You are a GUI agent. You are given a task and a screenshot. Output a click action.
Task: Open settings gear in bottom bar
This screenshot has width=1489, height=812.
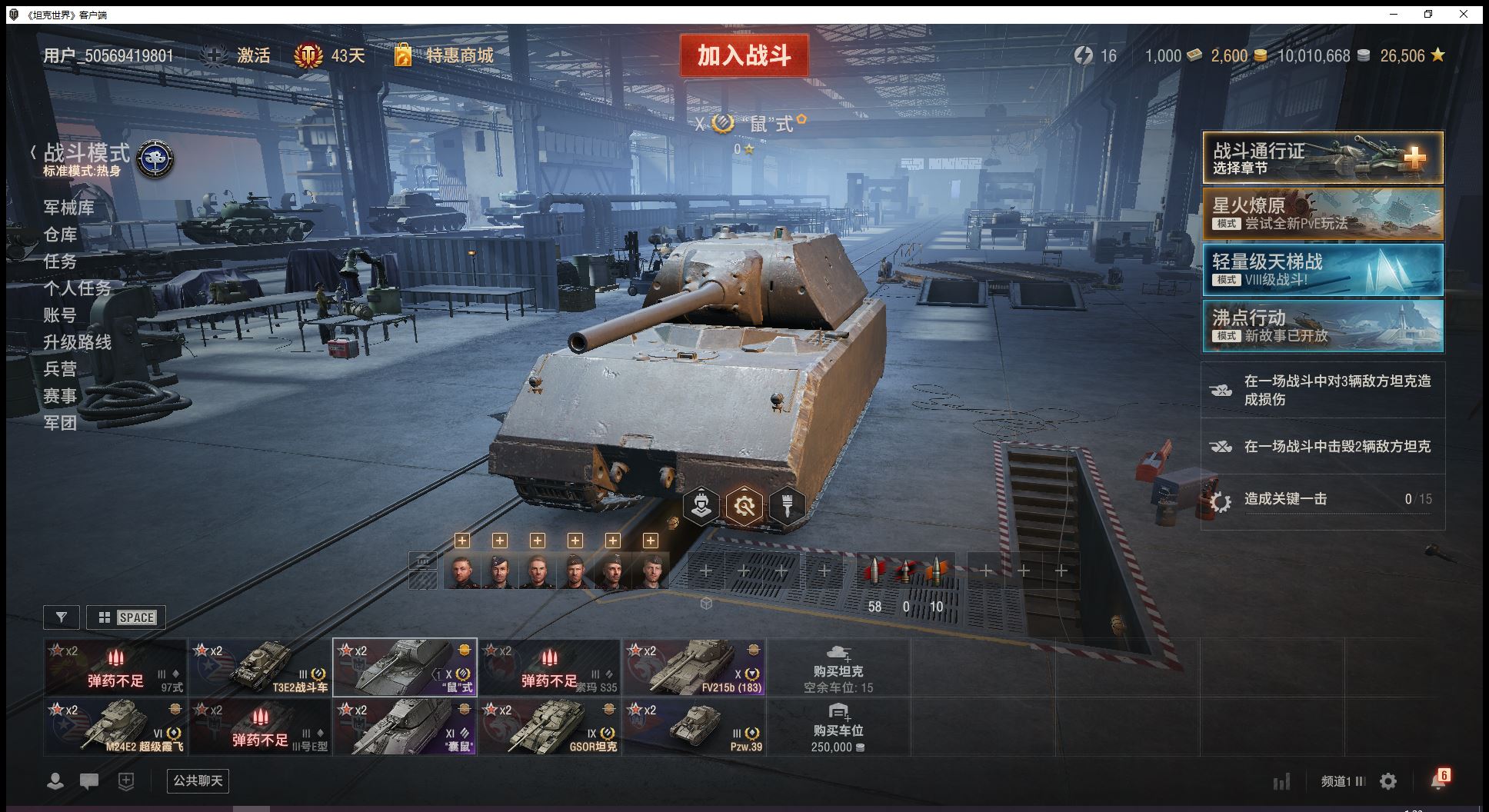(1388, 782)
